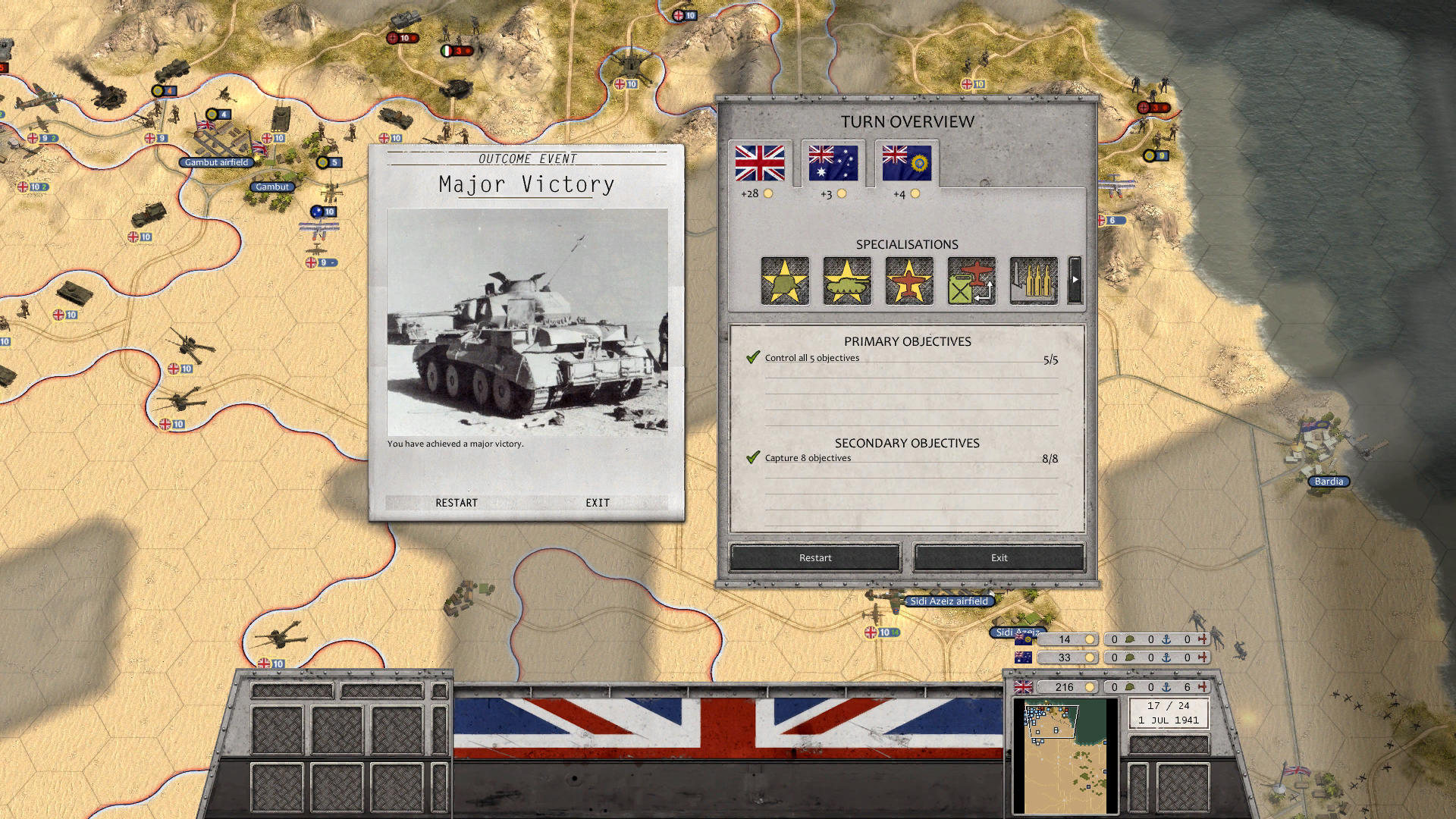
Task: Click the third Commonwealth flag icon
Action: 906,163
